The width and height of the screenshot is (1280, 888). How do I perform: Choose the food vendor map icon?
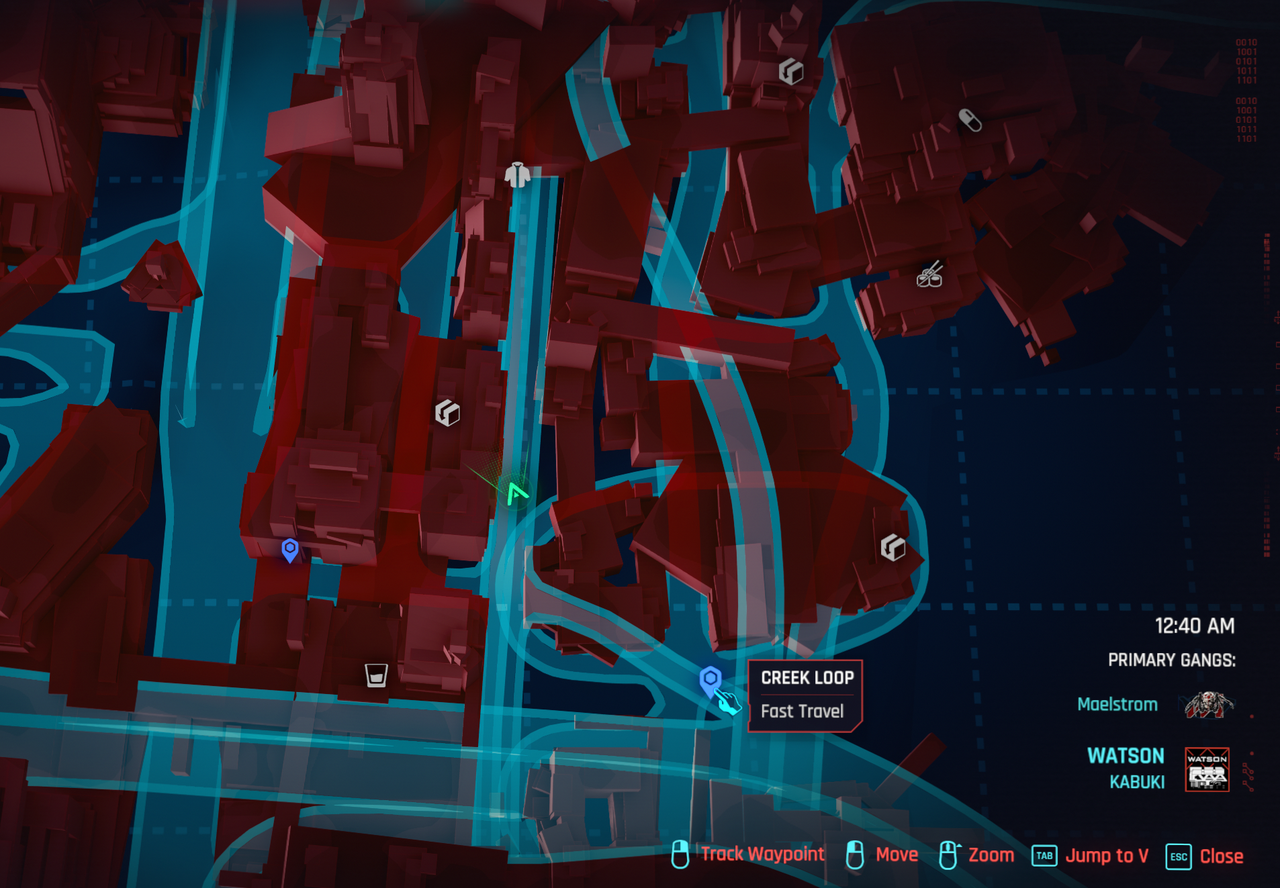click(x=930, y=273)
